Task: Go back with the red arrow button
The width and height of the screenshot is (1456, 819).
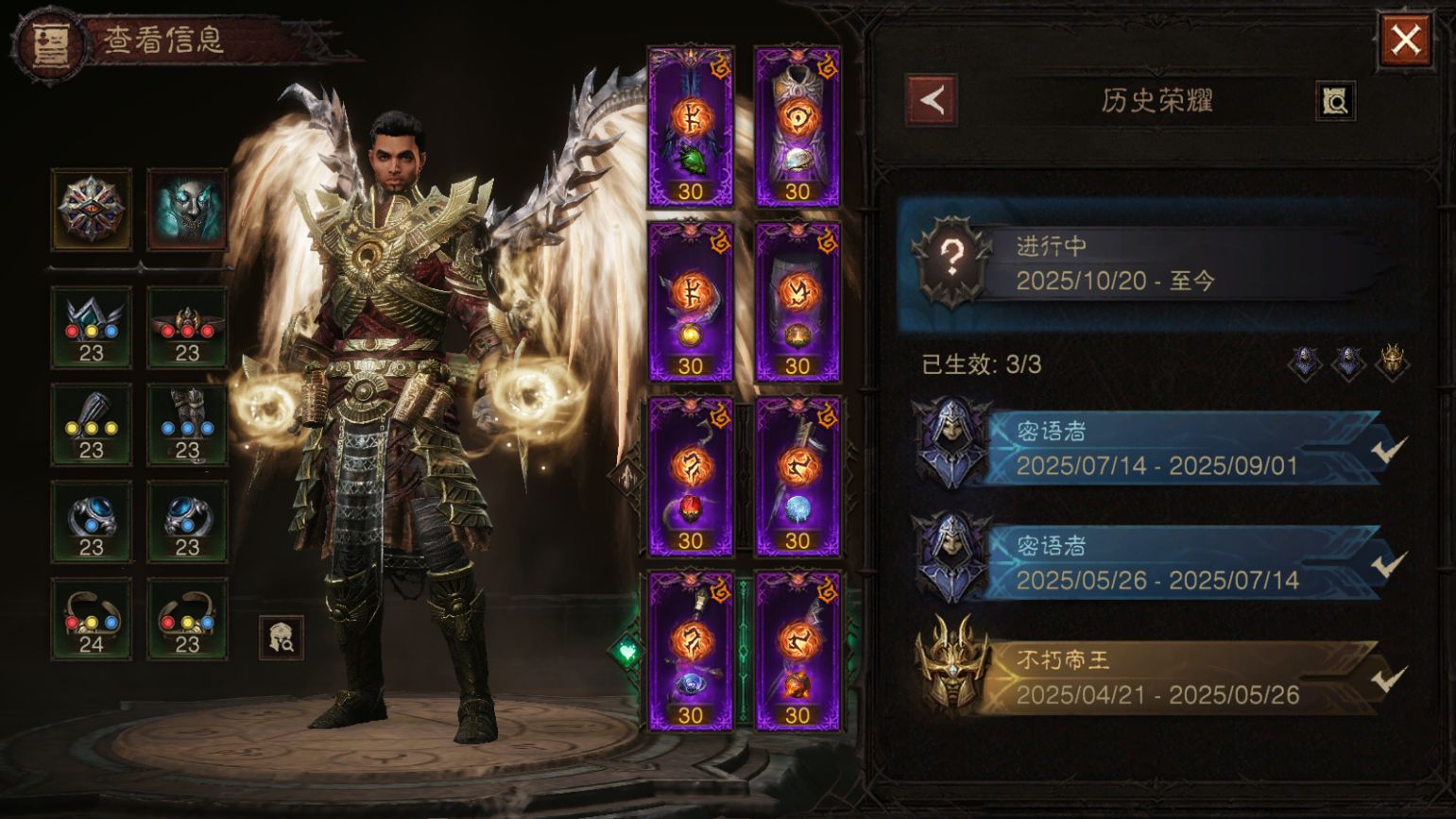Action: pyautogui.click(x=932, y=100)
